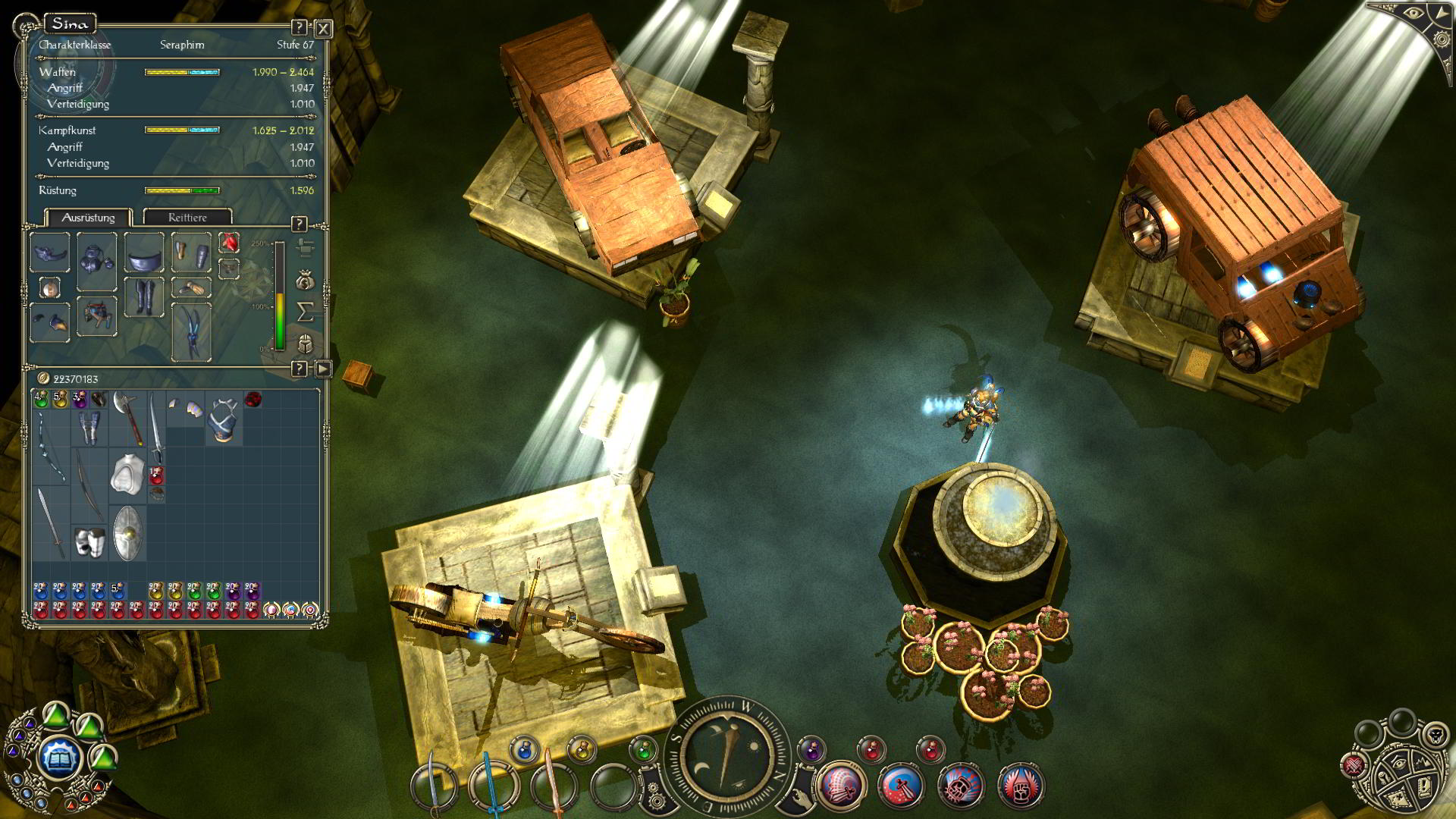Select the equipped boots slot
The height and width of the screenshot is (819, 1456).
click(x=144, y=297)
